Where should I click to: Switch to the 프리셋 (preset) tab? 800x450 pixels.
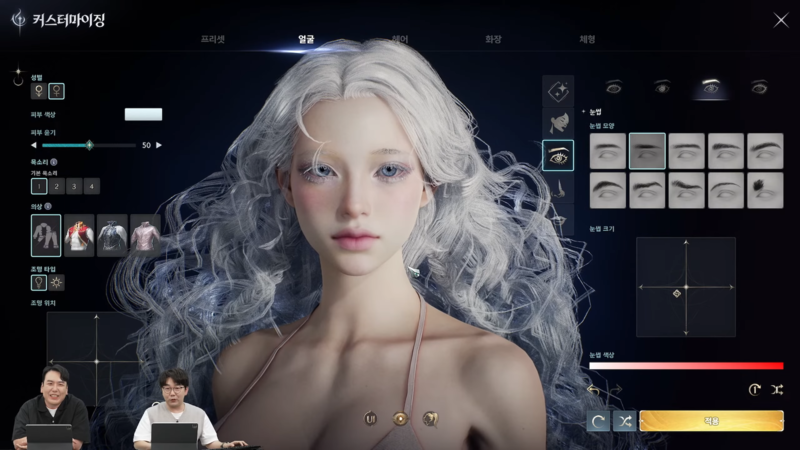pyautogui.click(x=213, y=39)
